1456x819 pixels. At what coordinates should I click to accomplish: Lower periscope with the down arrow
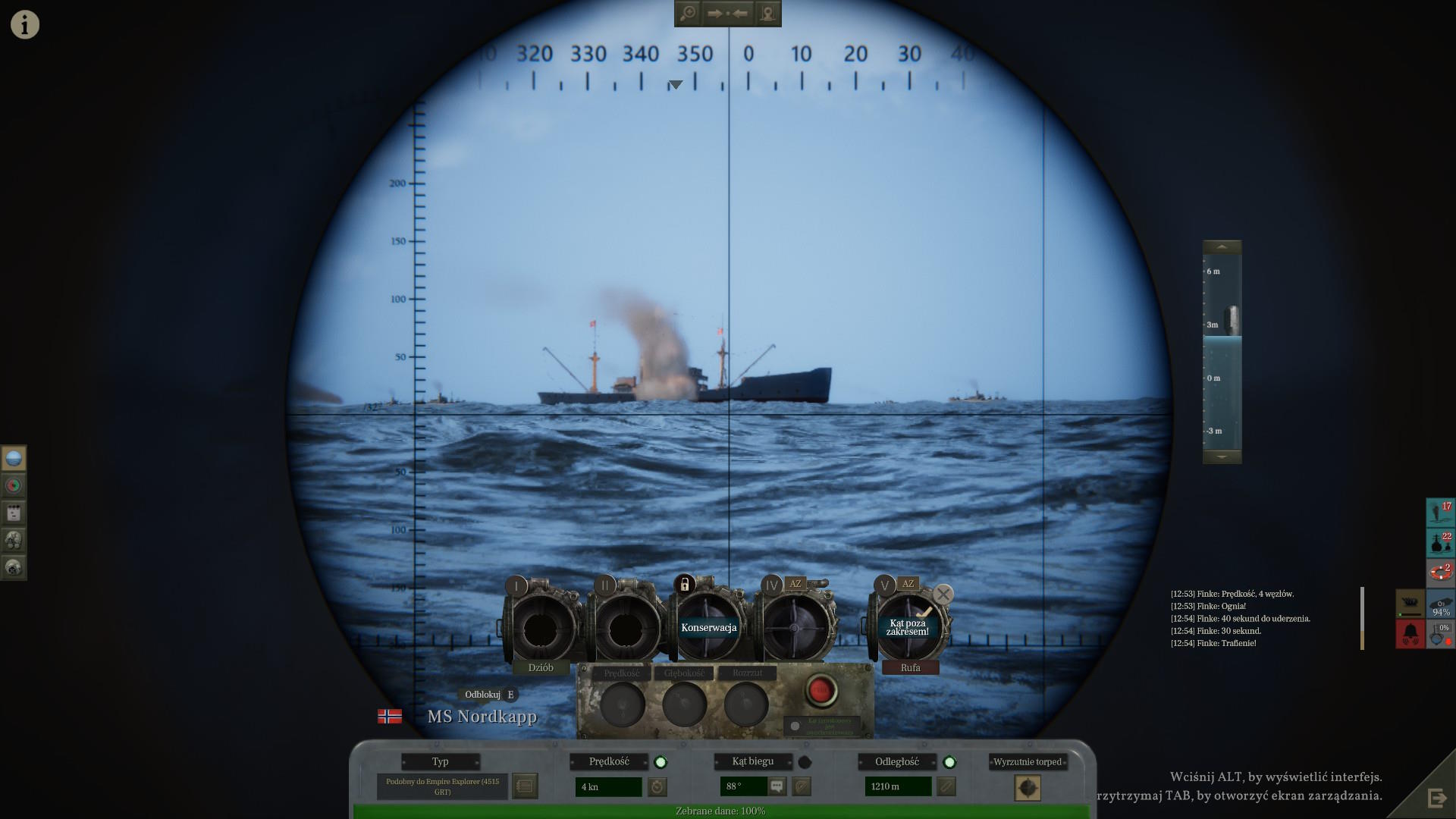coord(1222,457)
